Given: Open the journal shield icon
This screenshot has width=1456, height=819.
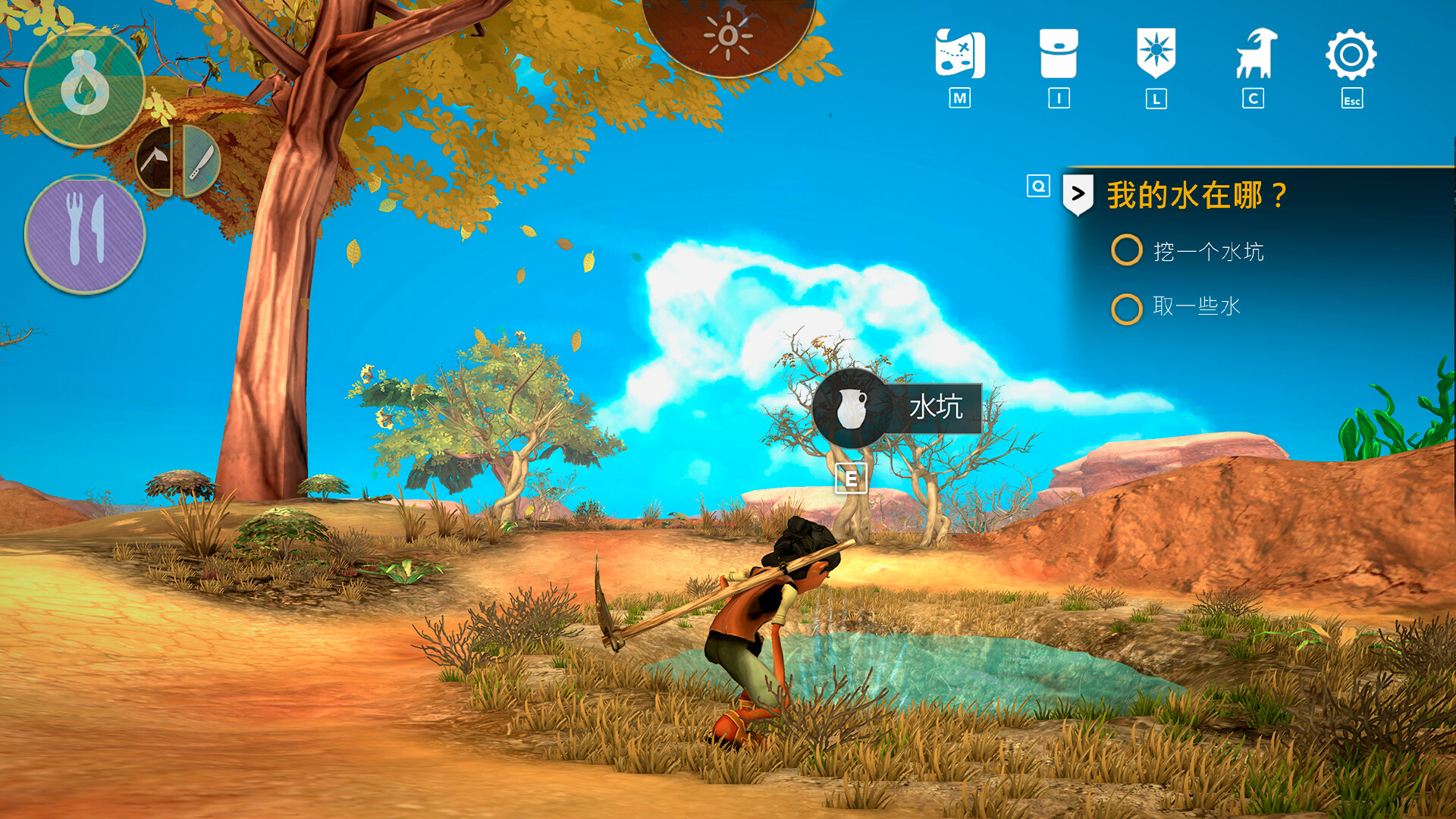Looking at the screenshot, I should click(x=1156, y=53).
